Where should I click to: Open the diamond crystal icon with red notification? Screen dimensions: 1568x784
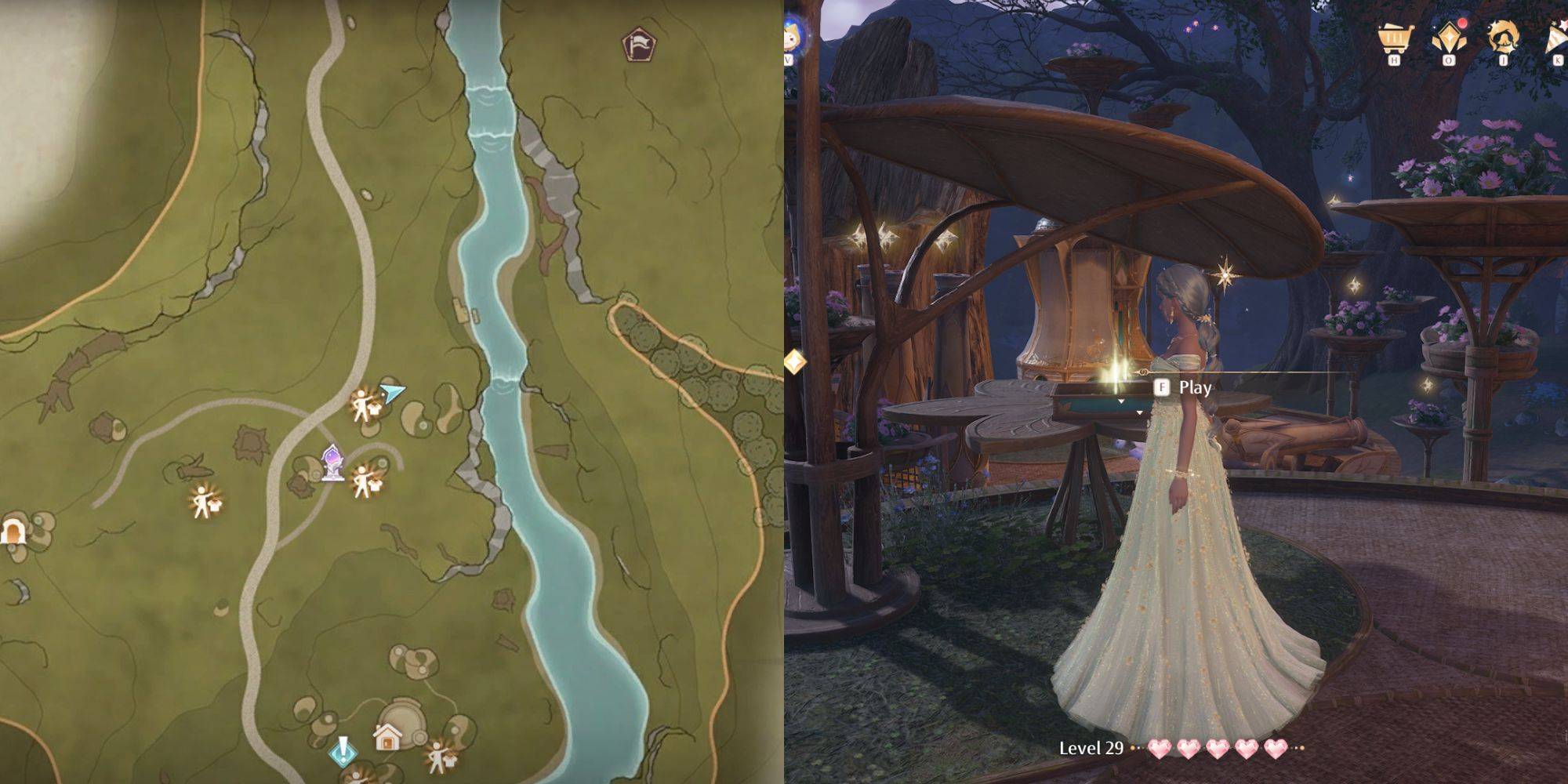click(1449, 38)
